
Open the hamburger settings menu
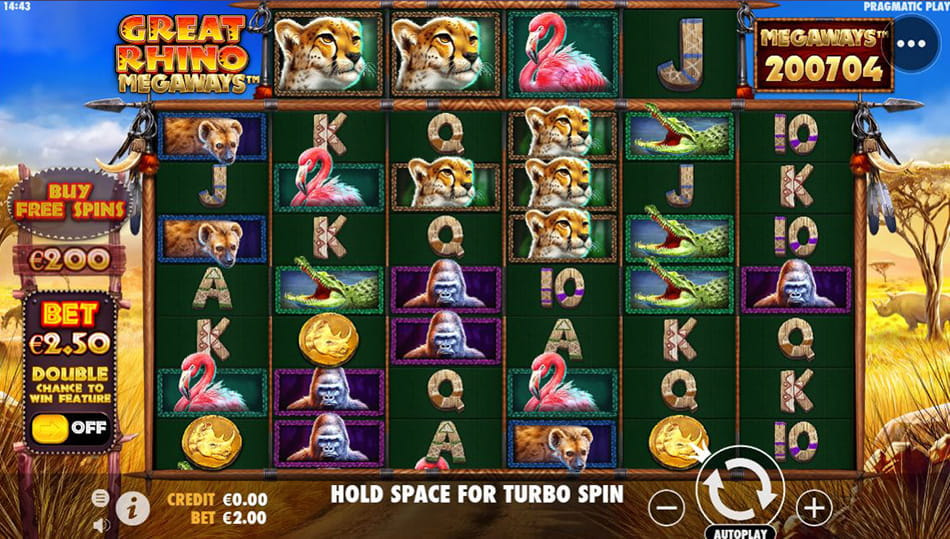click(x=101, y=497)
